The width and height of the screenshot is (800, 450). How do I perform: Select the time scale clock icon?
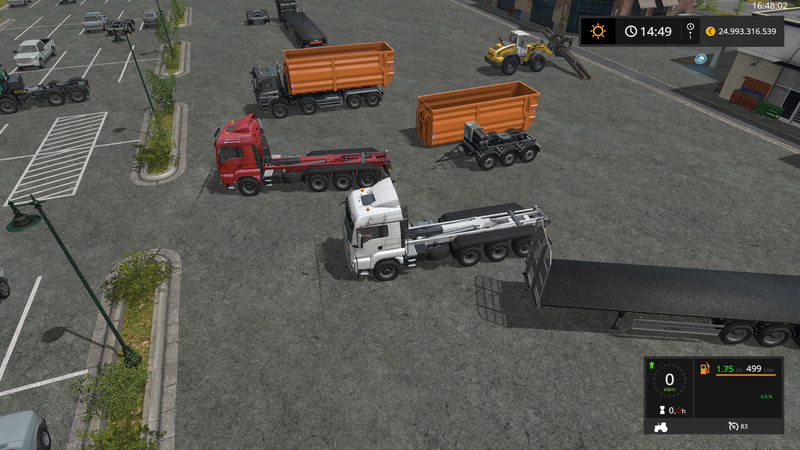631,31
